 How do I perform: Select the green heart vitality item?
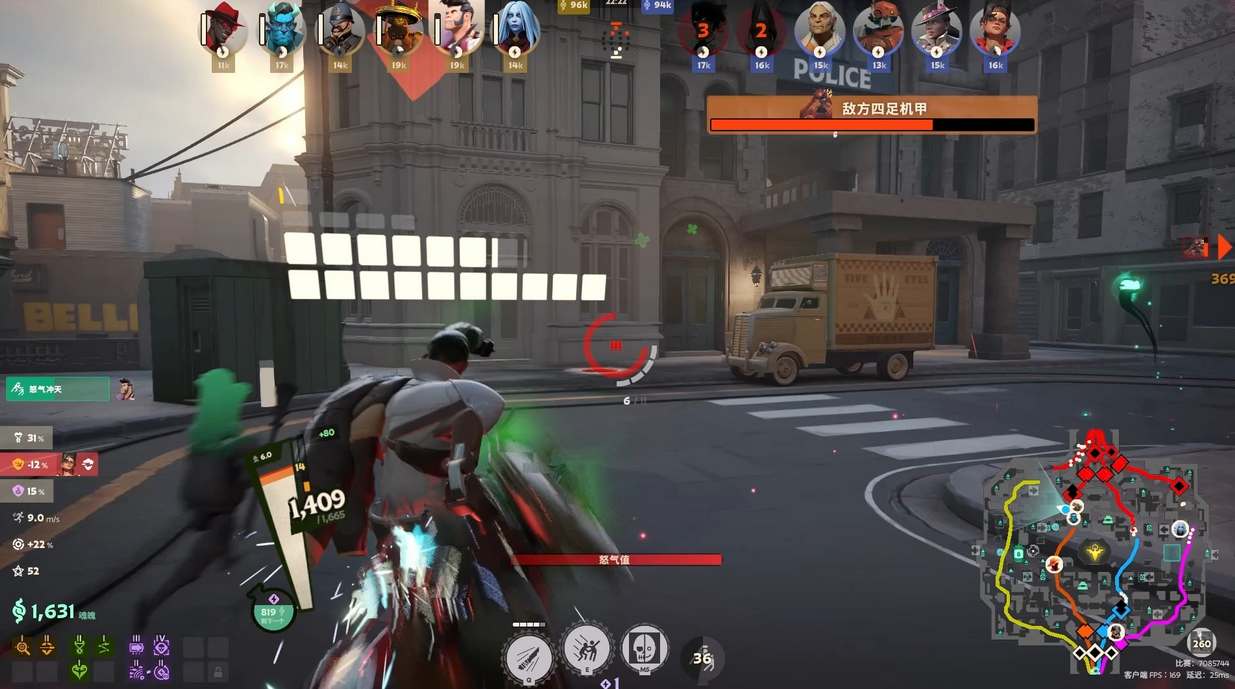click(x=79, y=671)
